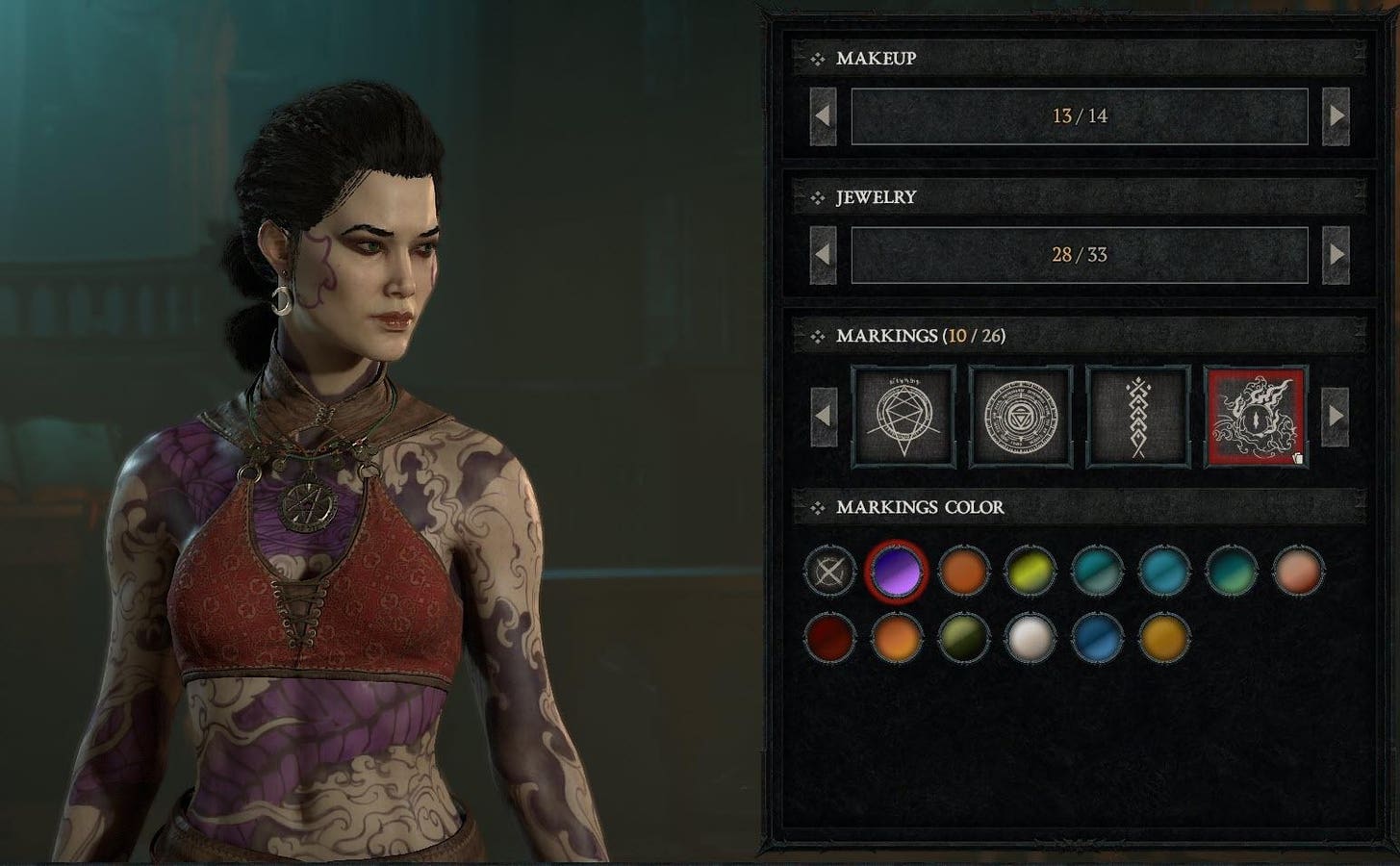1400x866 pixels.
Task: Select the rune circle with arrow marking
Action: click(903, 415)
